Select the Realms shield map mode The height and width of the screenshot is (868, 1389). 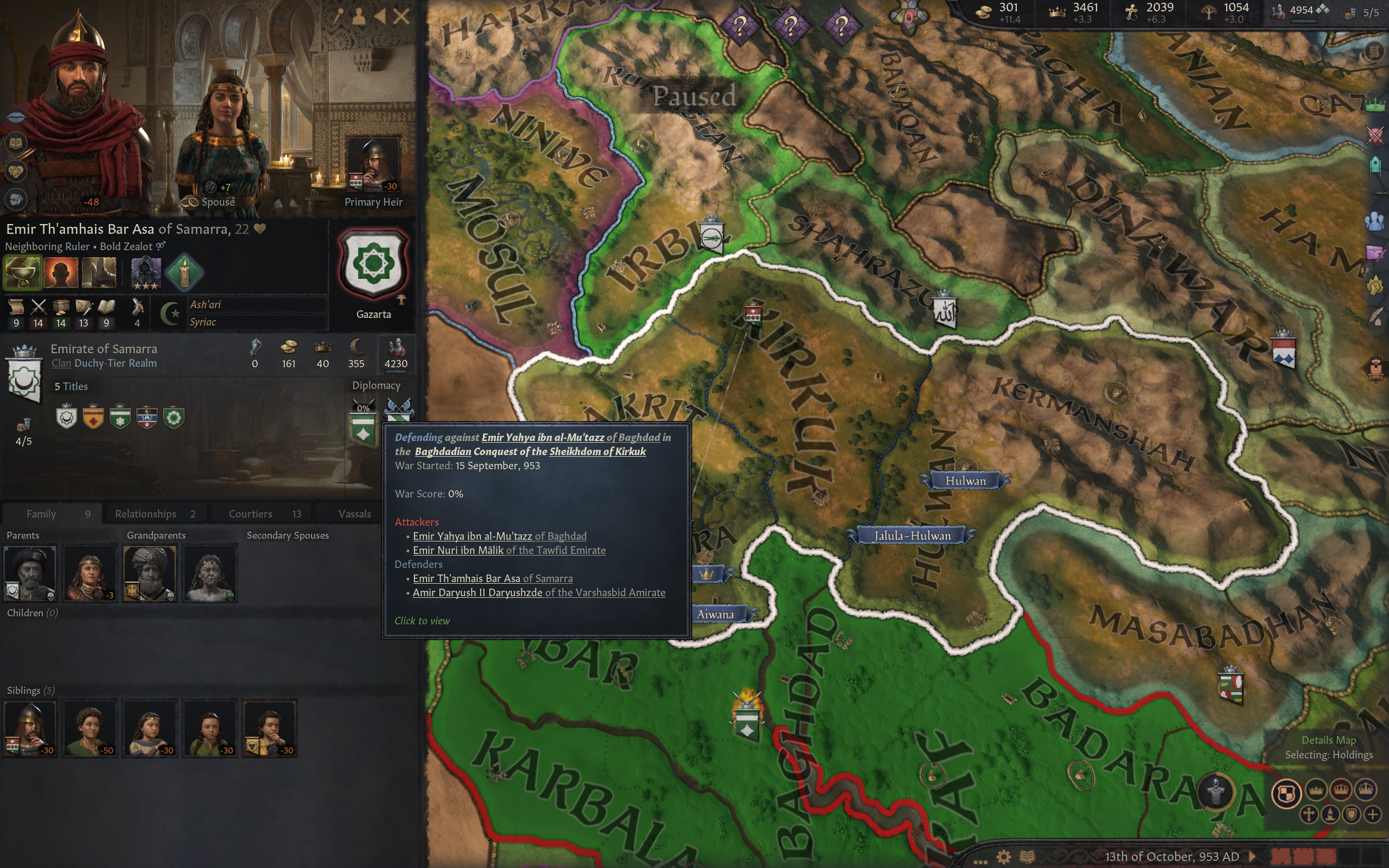1286,793
